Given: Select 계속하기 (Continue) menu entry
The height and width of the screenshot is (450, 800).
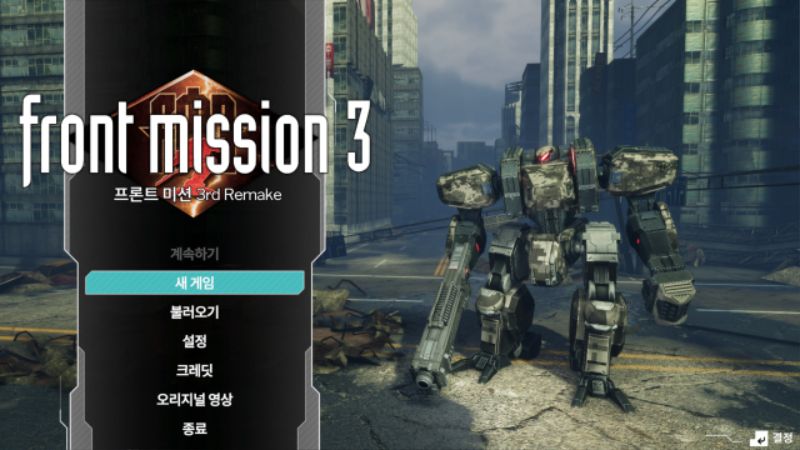Looking at the screenshot, I should pos(195,254).
